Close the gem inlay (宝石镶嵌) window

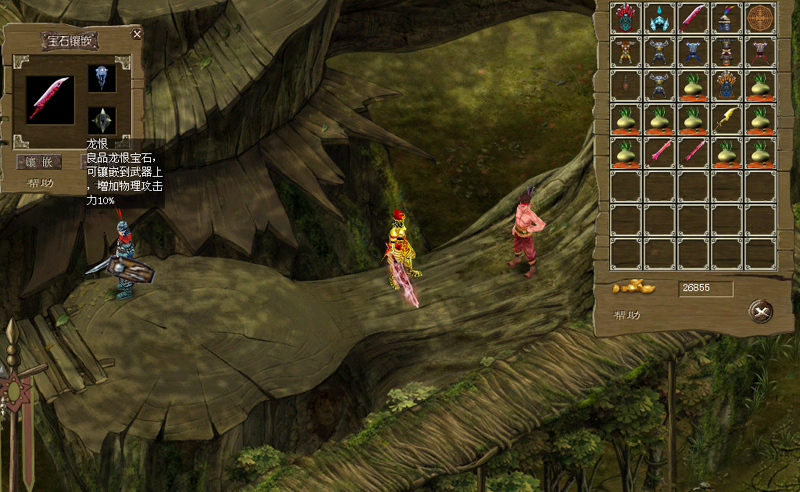[x=137, y=34]
